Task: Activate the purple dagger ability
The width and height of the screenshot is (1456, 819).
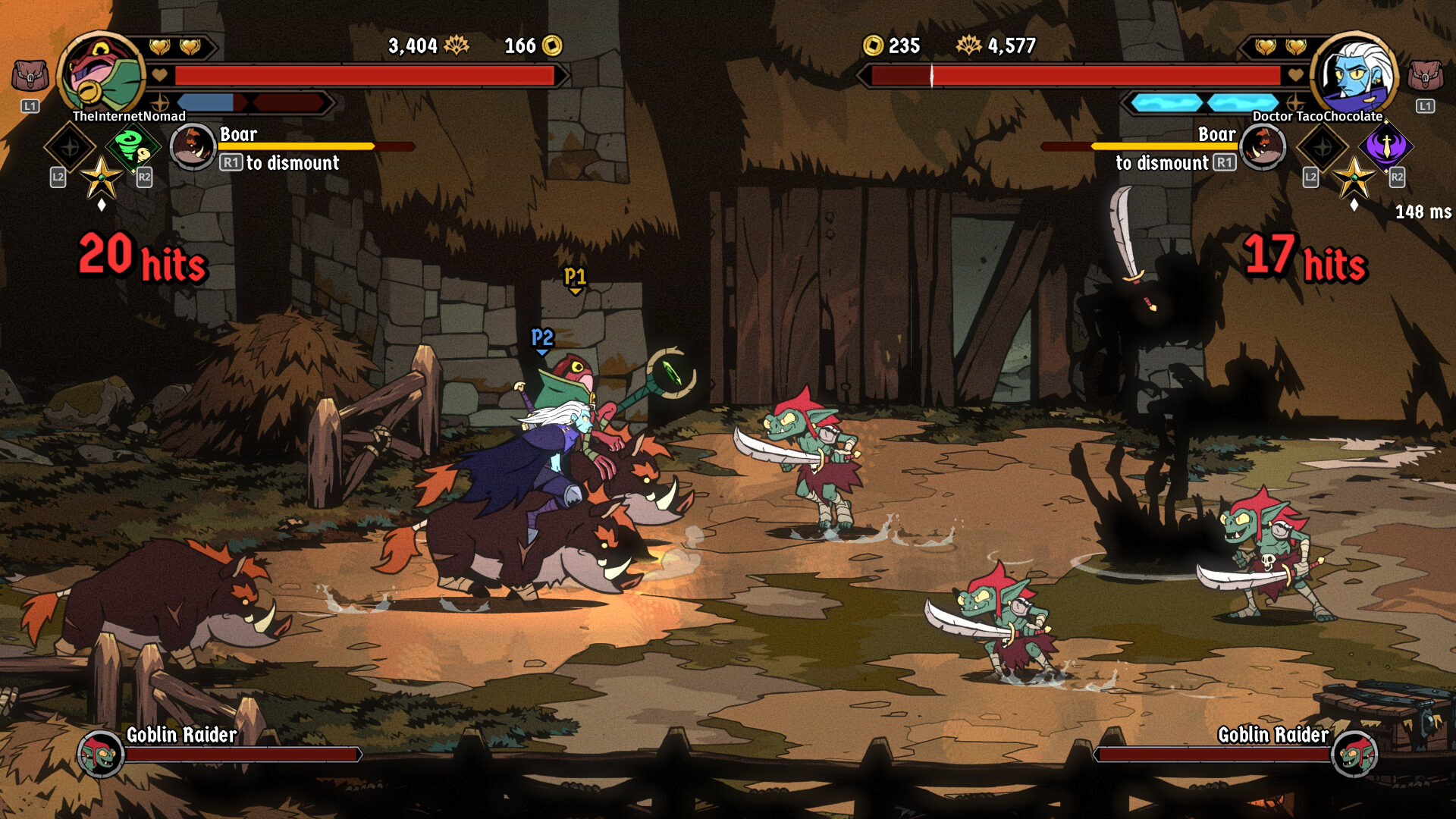Action: tap(1386, 146)
